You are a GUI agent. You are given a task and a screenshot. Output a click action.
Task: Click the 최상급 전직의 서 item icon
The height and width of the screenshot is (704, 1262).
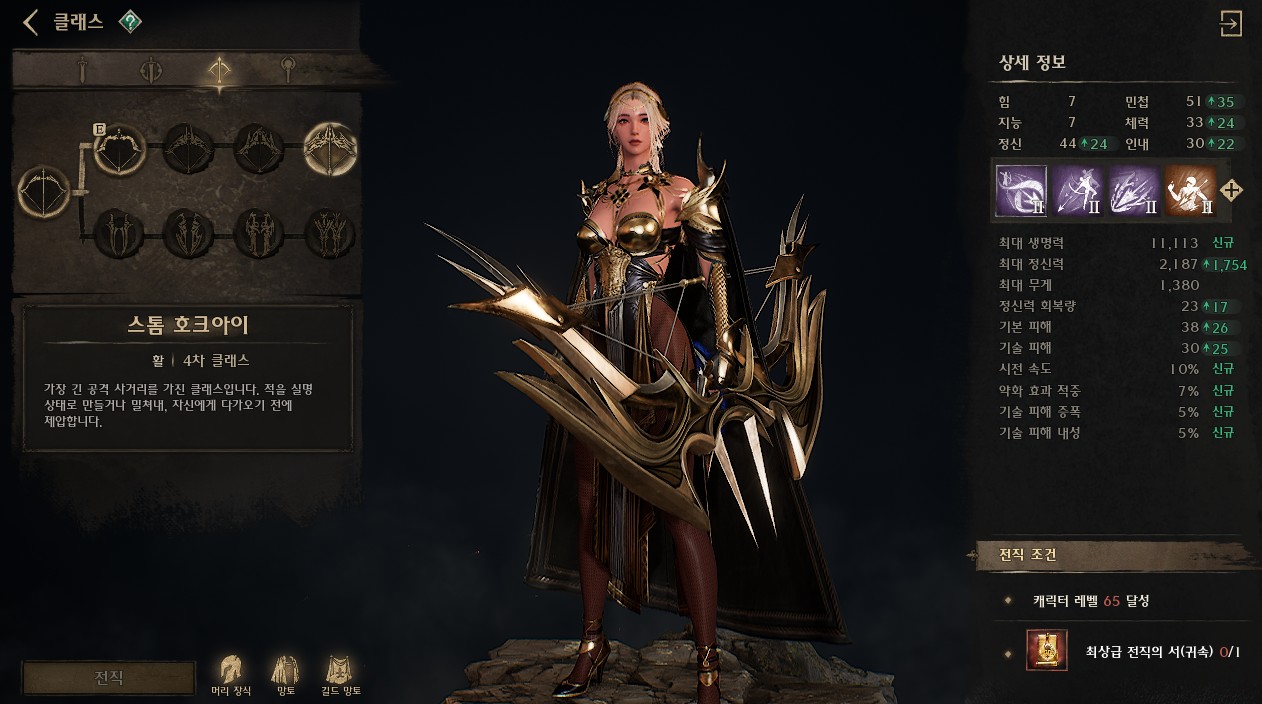pos(1047,651)
